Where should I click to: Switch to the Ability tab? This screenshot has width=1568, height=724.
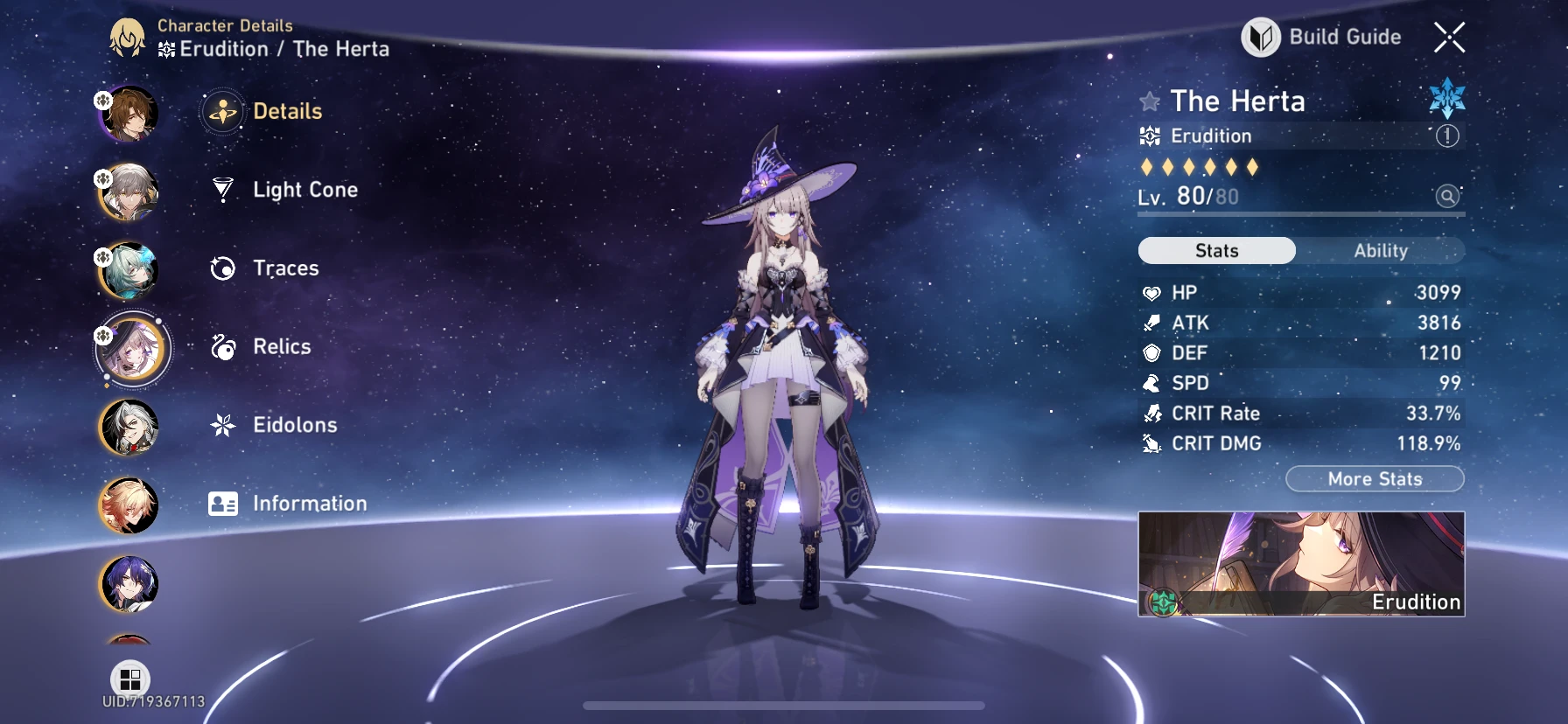tap(1380, 251)
